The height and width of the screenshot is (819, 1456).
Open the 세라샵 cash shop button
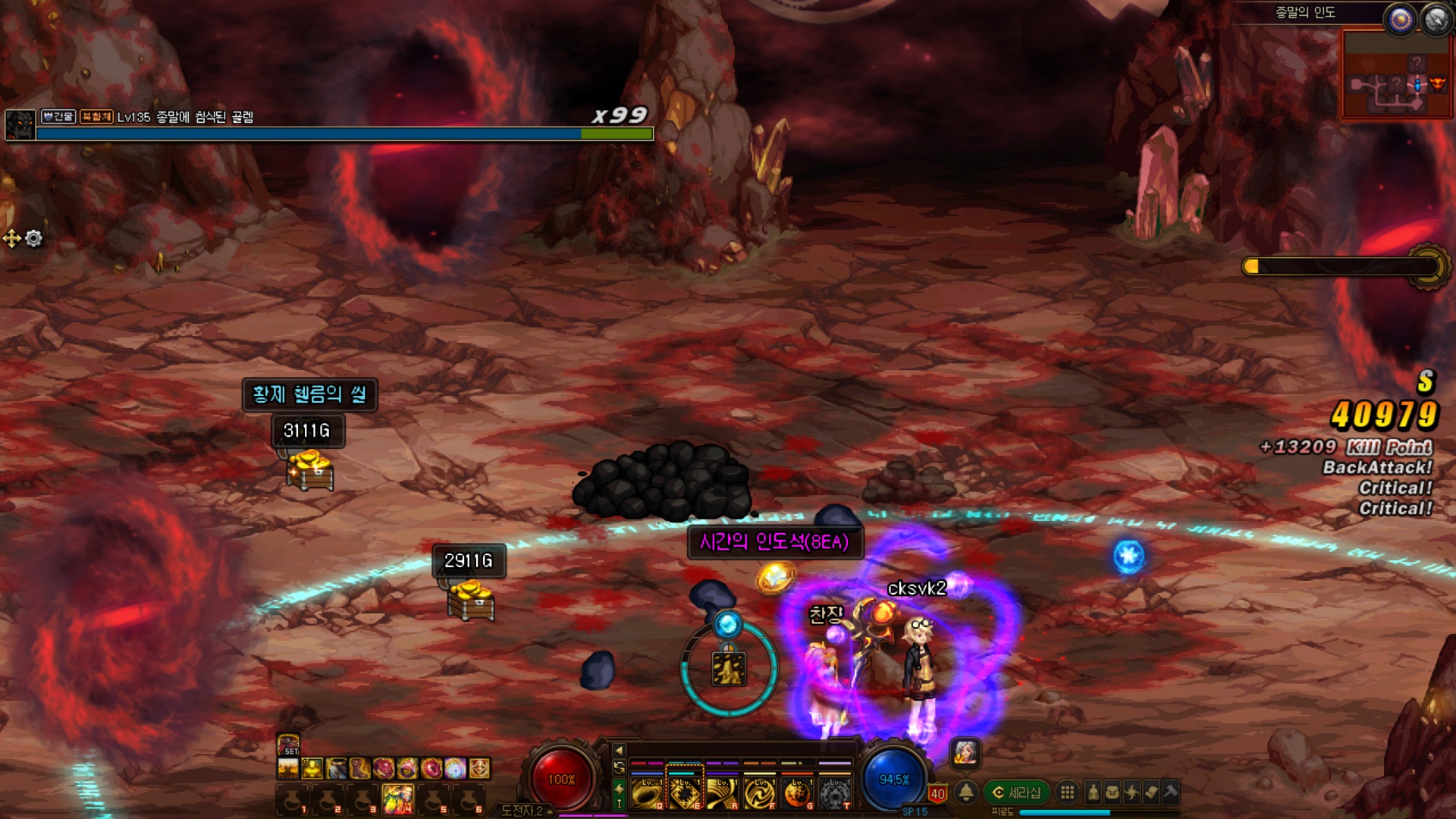coord(1017,792)
